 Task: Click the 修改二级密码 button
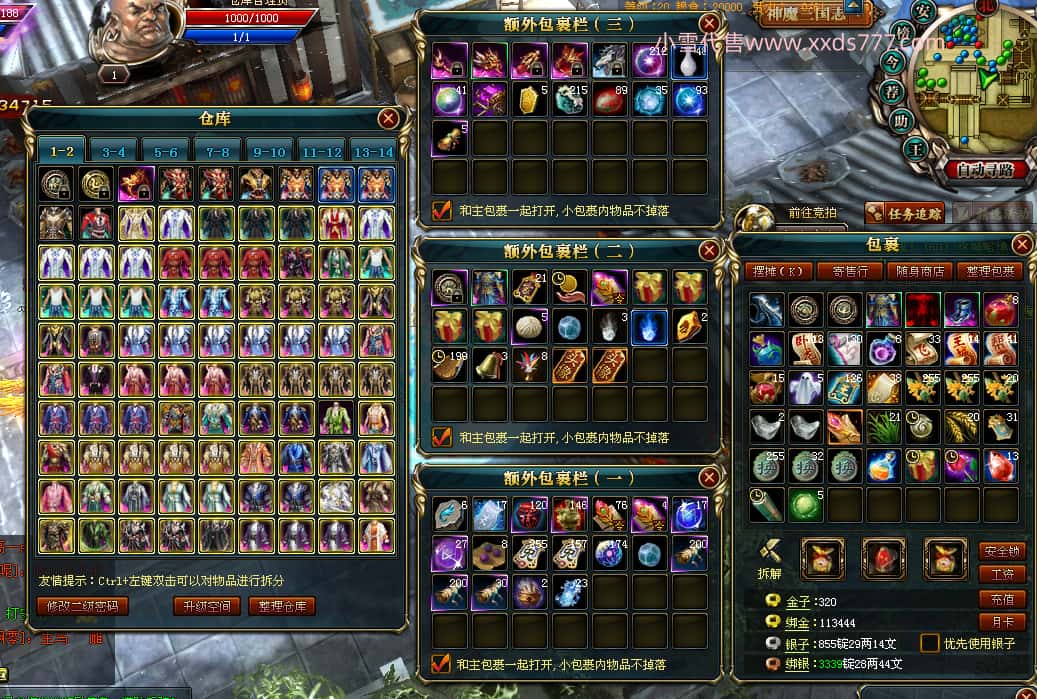click(x=83, y=605)
